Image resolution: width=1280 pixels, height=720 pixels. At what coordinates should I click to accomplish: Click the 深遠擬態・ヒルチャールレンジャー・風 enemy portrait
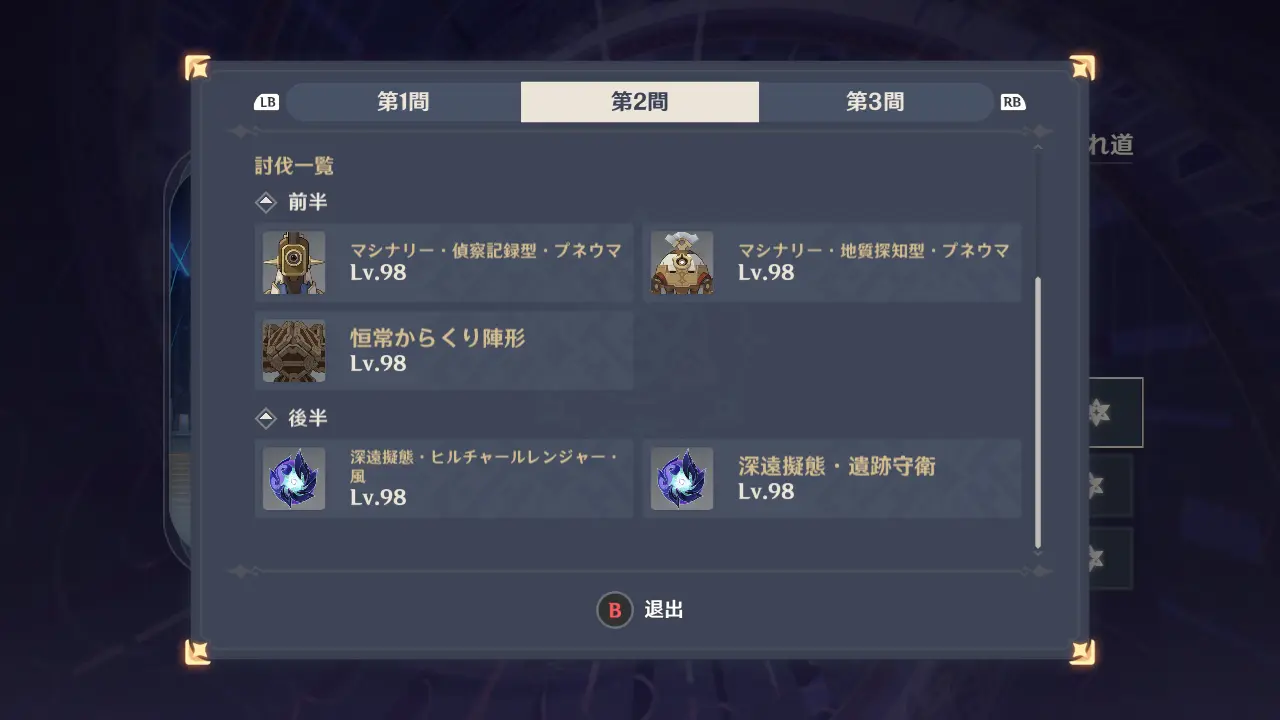pyautogui.click(x=293, y=479)
